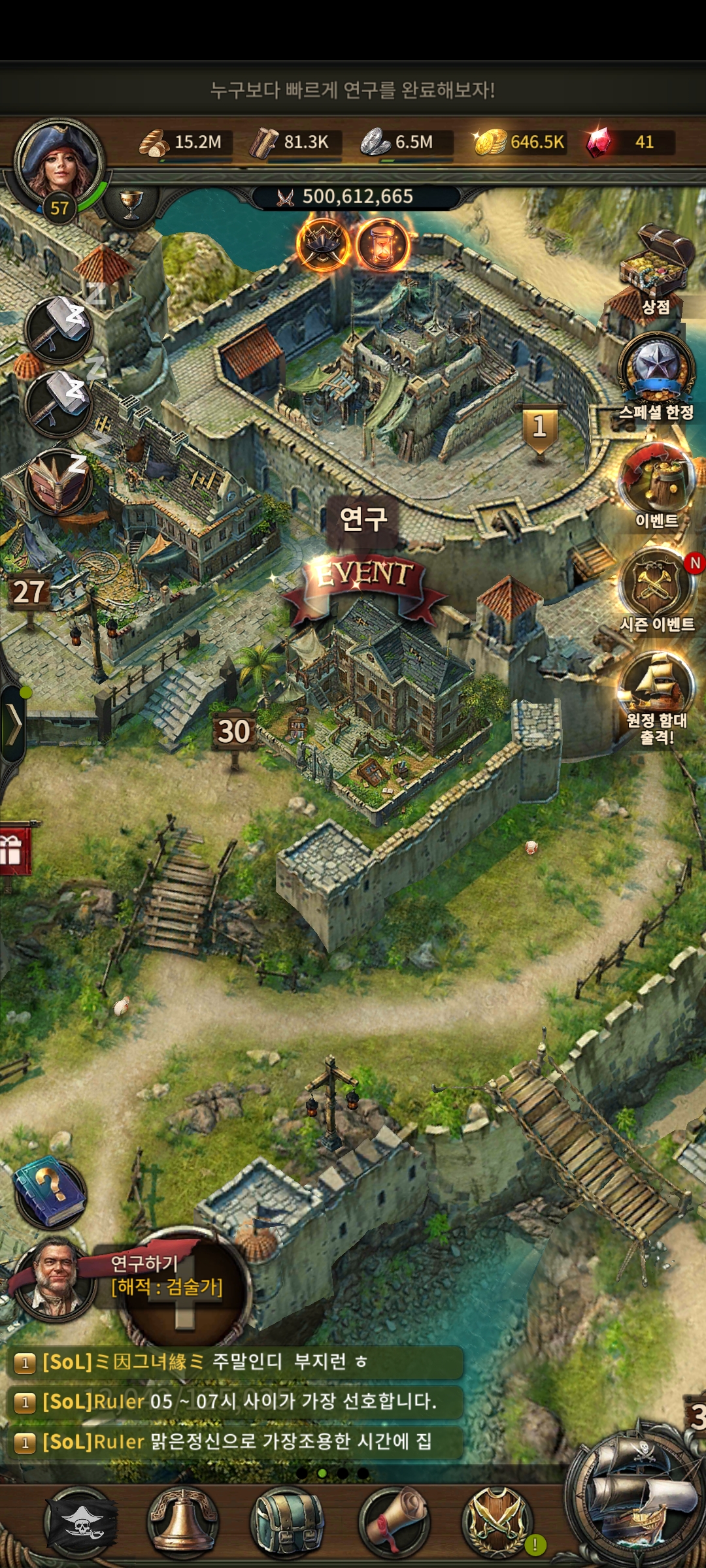
Task: Open the red gift box banner
Action: click(14, 849)
